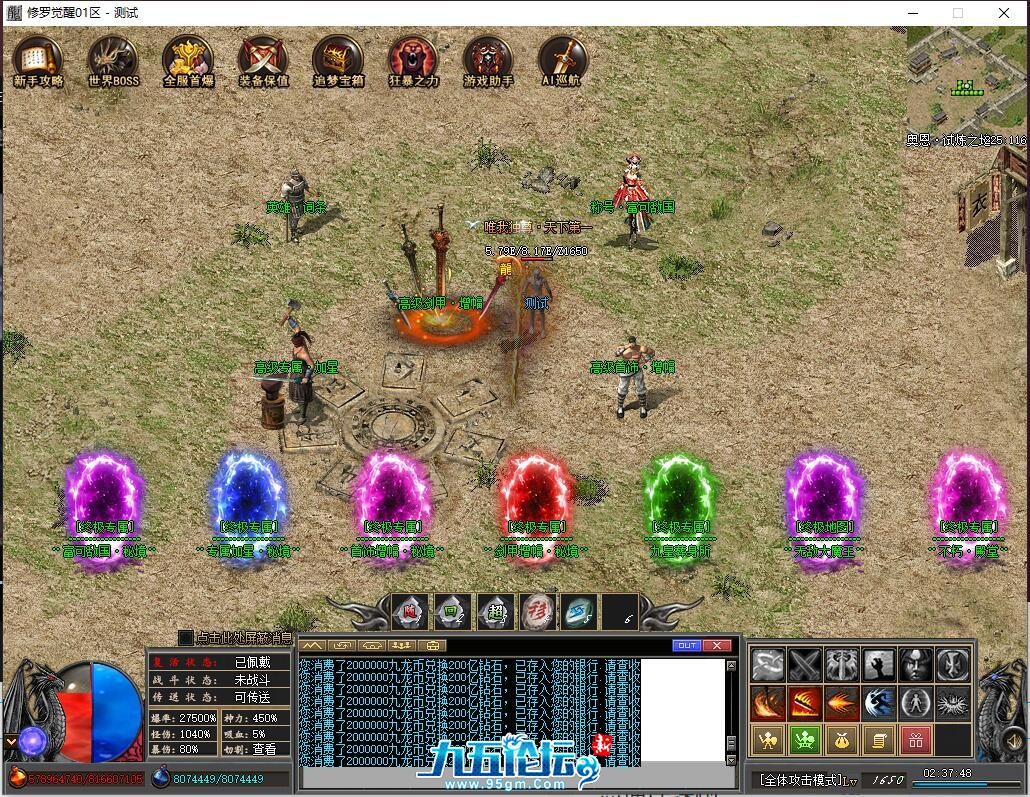Screen dimensions: 1030x797
Task: Open the 全服首爆 trophy menu
Action: (188, 61)
